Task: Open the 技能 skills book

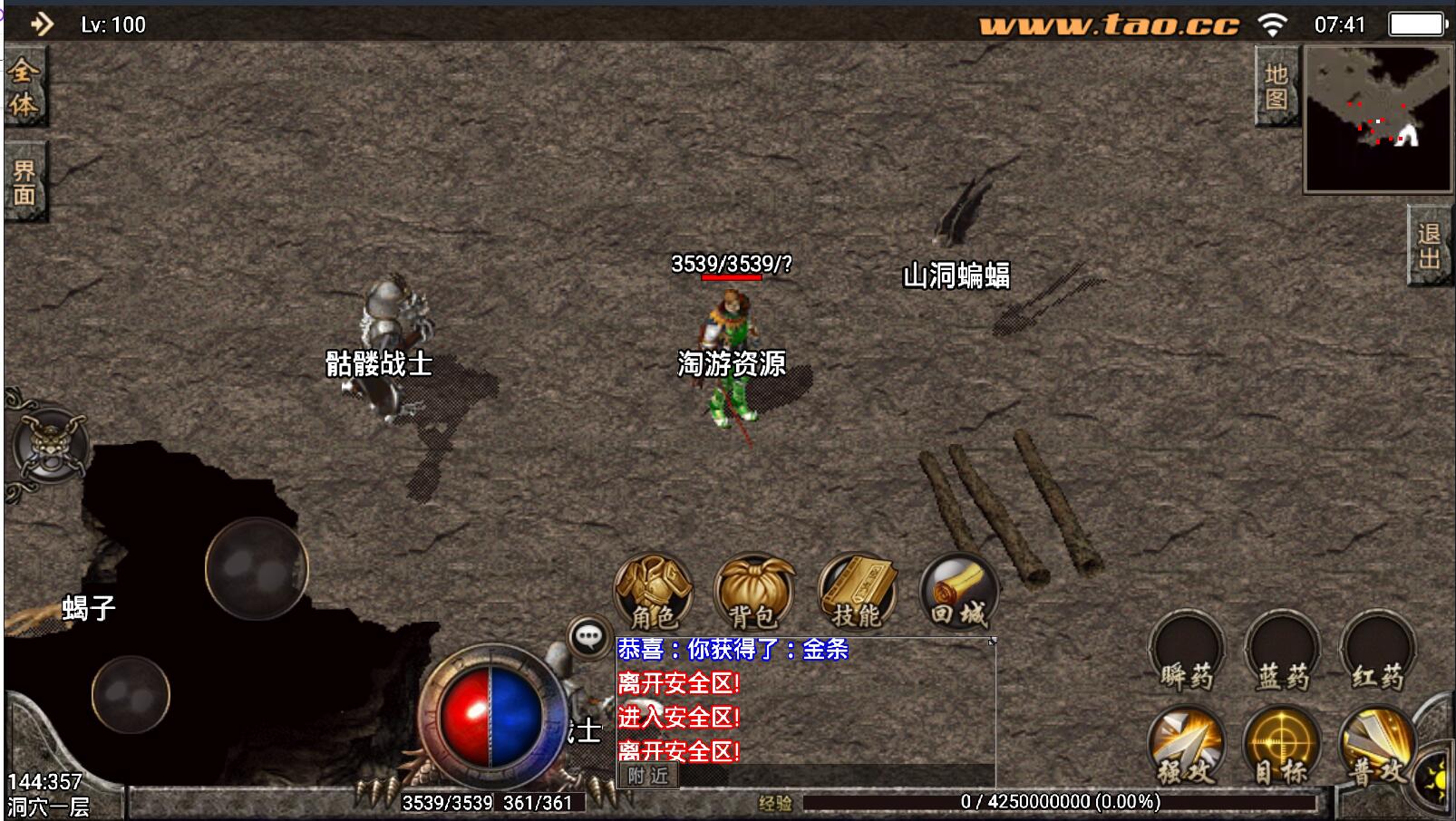Action: point(857,592)
